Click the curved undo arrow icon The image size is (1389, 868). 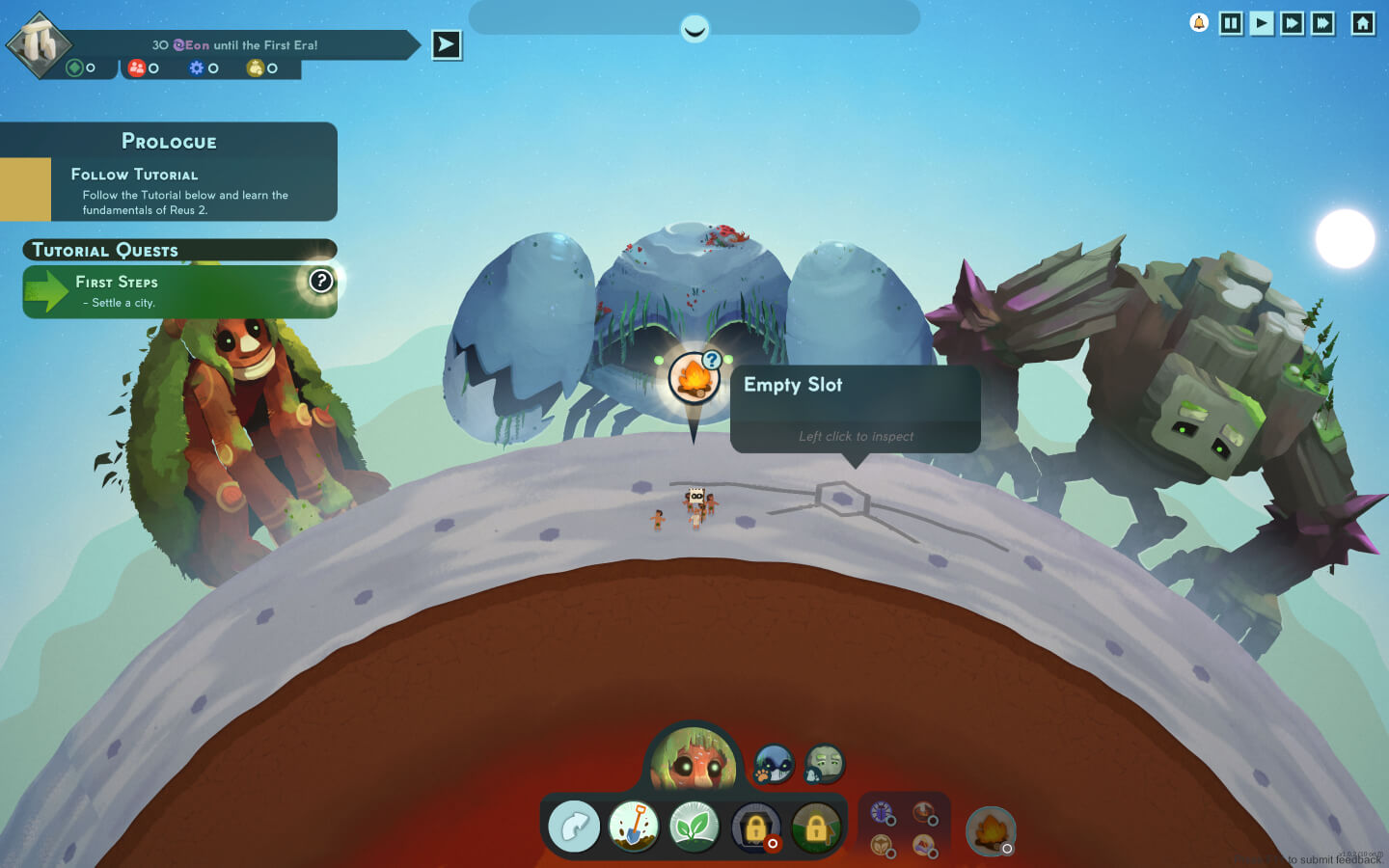click(573, 827)
